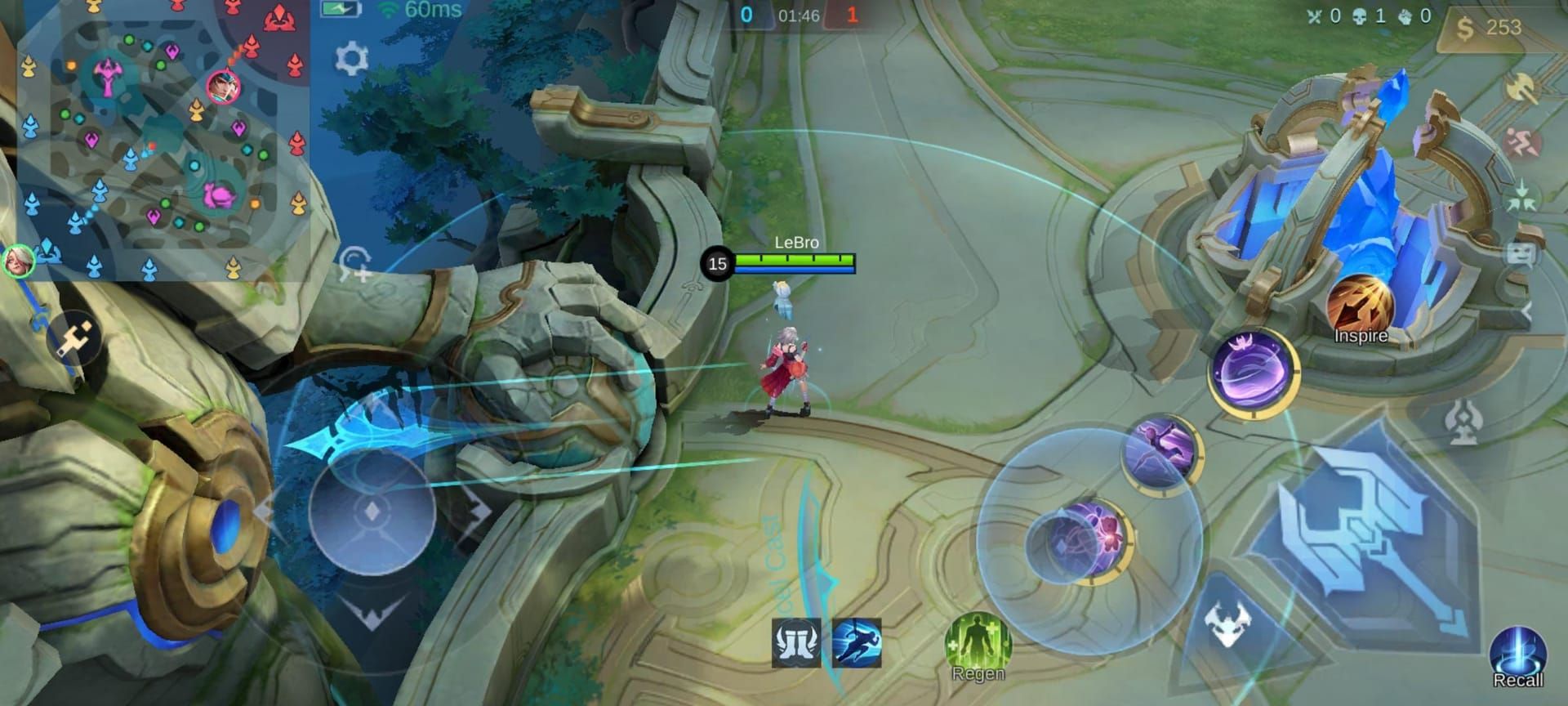1568x706 pixels.
Task: Cast the purple dash skill
Action: [1160, 451]
